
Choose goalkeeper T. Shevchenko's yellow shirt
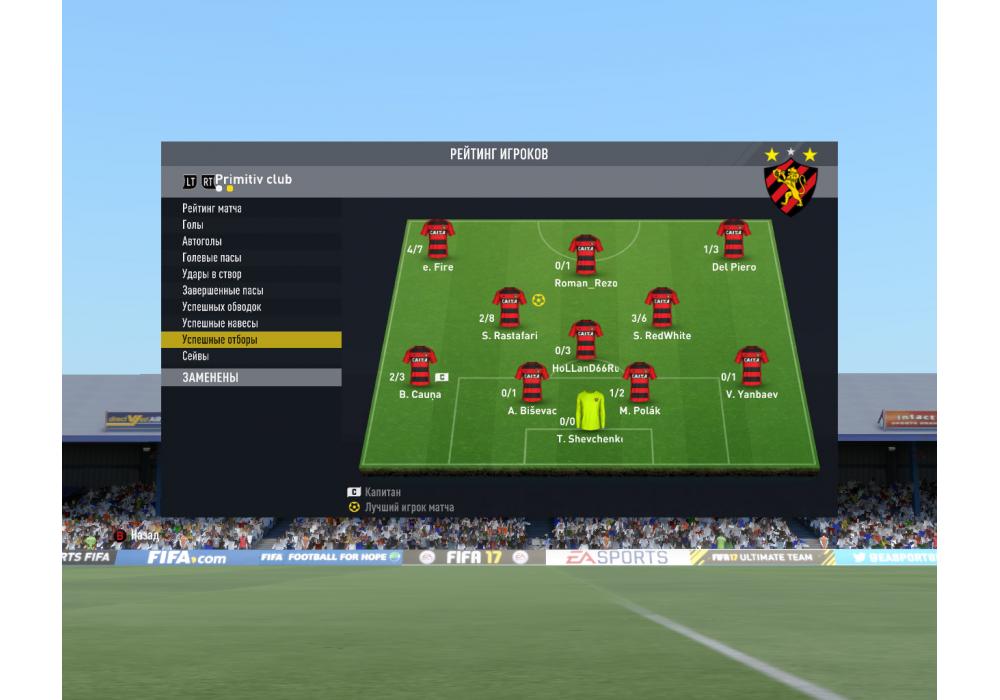point(590,409)
